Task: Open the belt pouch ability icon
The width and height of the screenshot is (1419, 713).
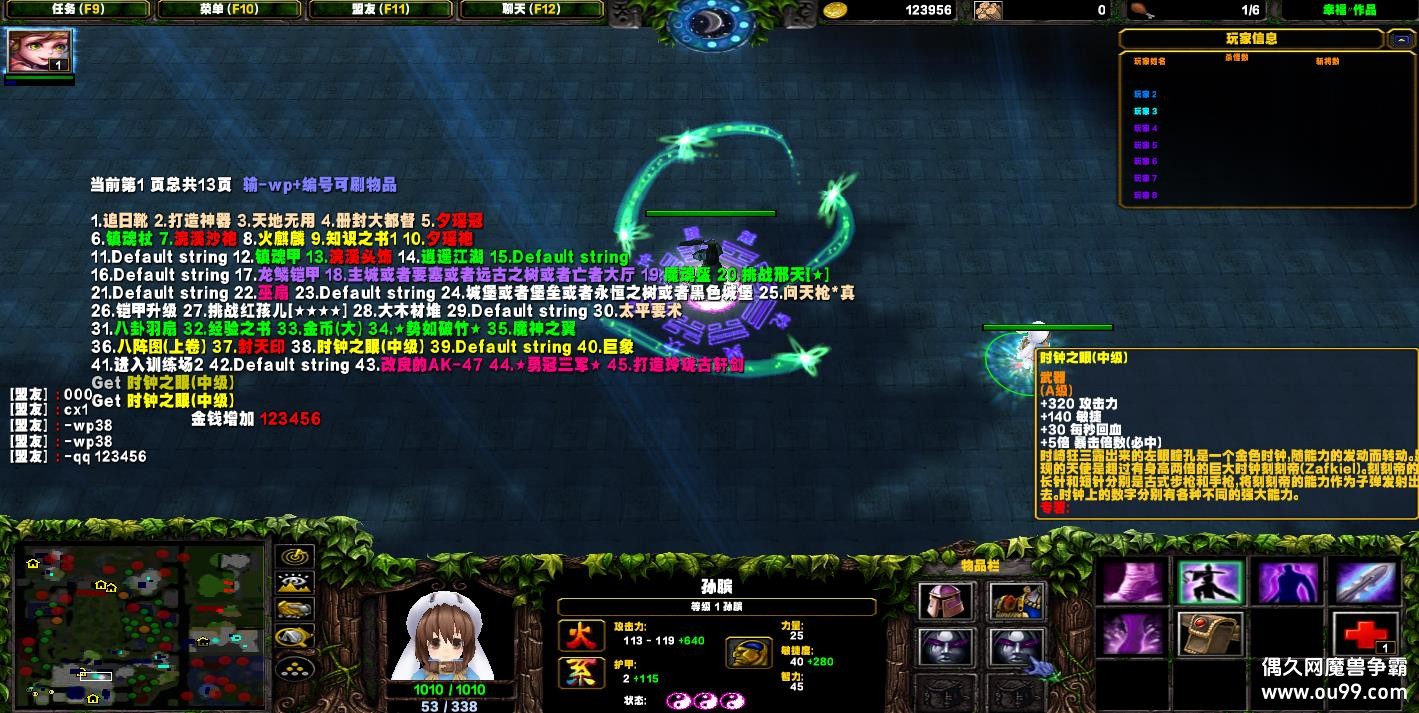Action: coord(1210,634)
